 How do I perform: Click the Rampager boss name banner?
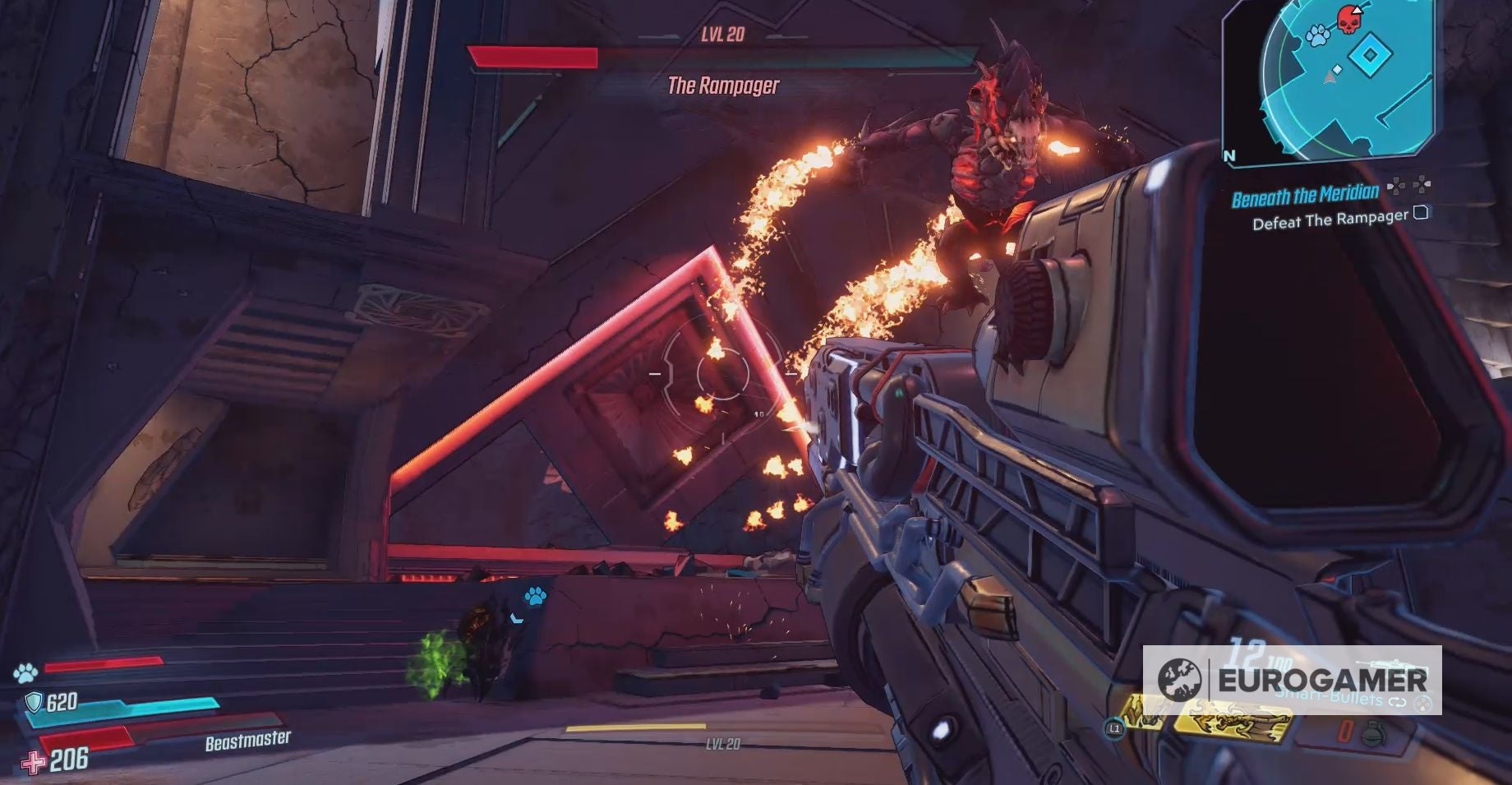click(x=723, y=86)
